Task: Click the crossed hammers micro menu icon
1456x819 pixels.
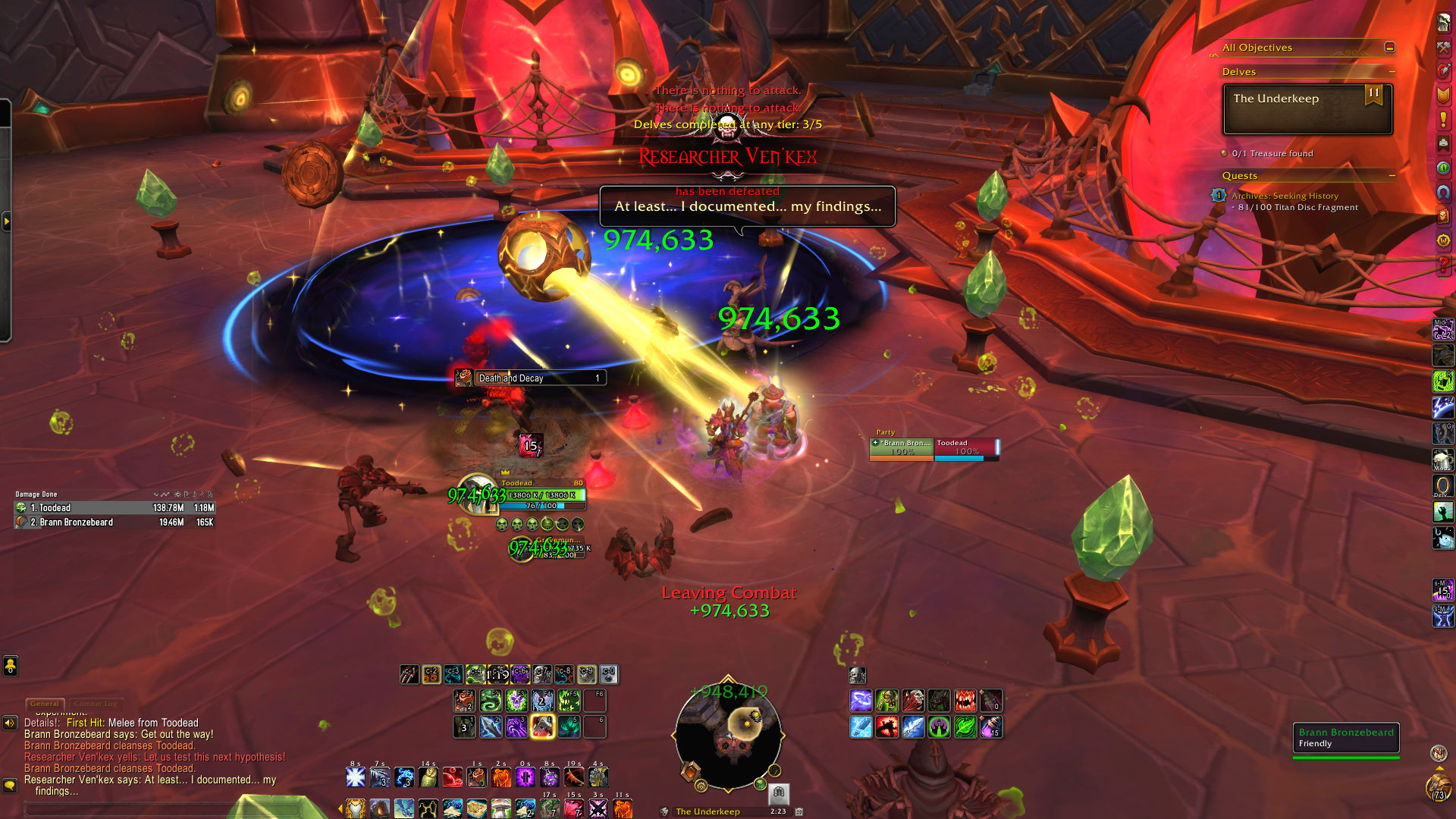Action: pos(1443,47)
